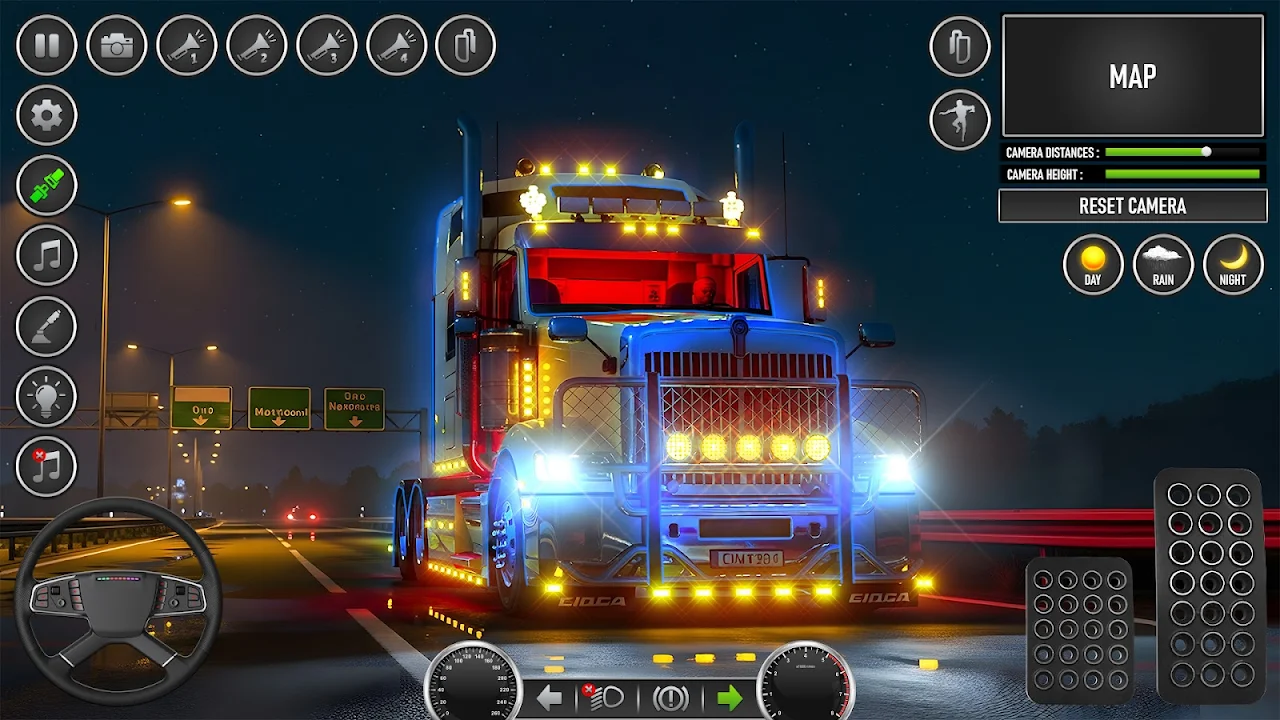This screenshot has width=1280, height=720.
Task: Activate the green right turn indicator
Action: pyautogui.click(x=729, y=697)
